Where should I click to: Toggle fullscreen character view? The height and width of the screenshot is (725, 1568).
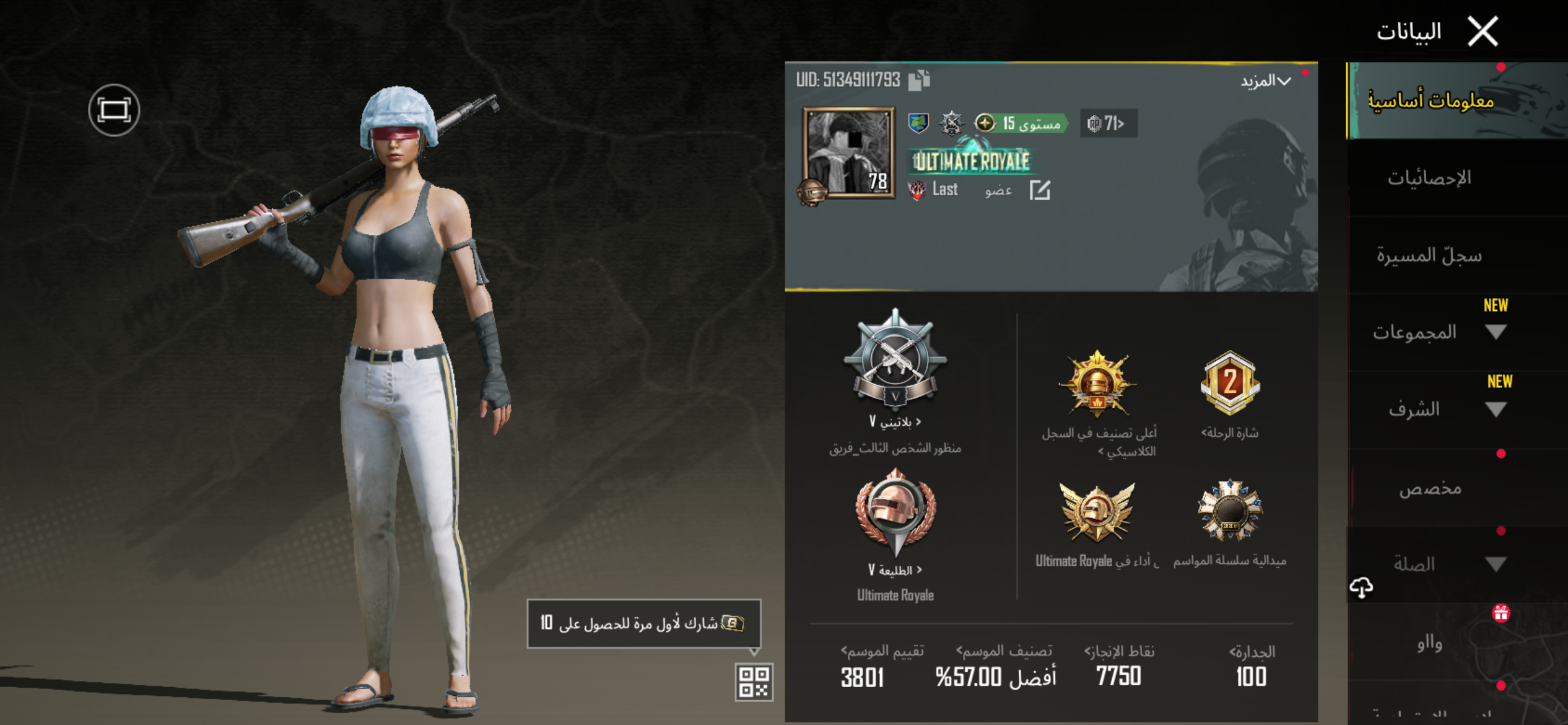(x=114, y=110)
